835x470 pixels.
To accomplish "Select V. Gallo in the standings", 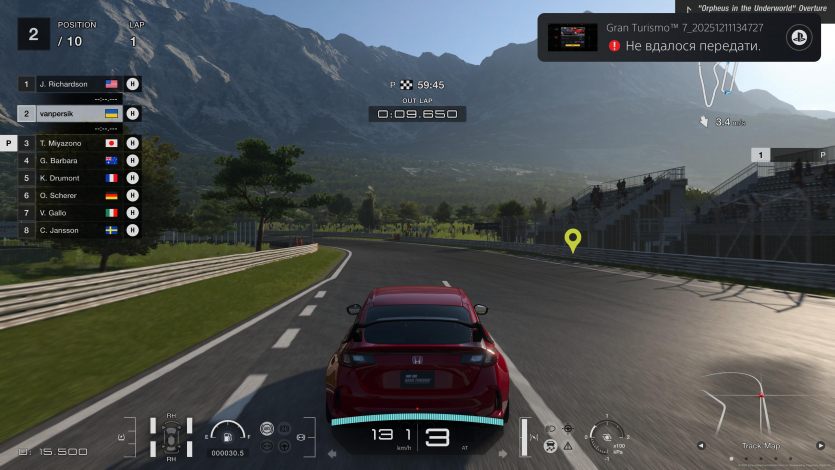I will pos(67,212).
